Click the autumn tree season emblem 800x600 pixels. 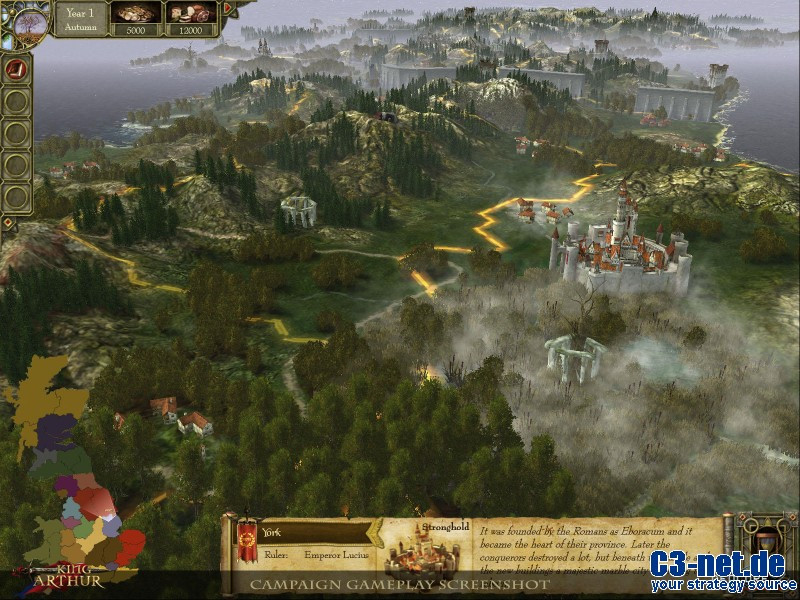pos(23,20)
